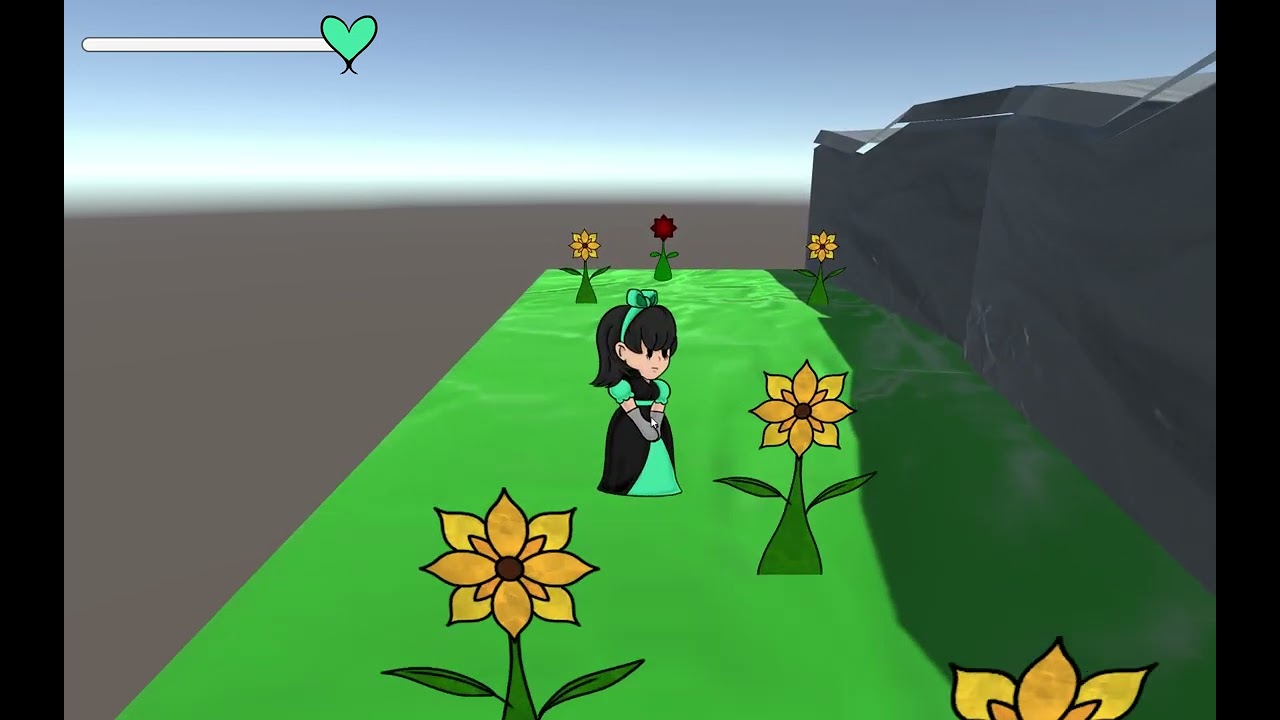1280x720 pixels.
Task: Click the small yellow flower near the rocks
Action: click(823, 244)
